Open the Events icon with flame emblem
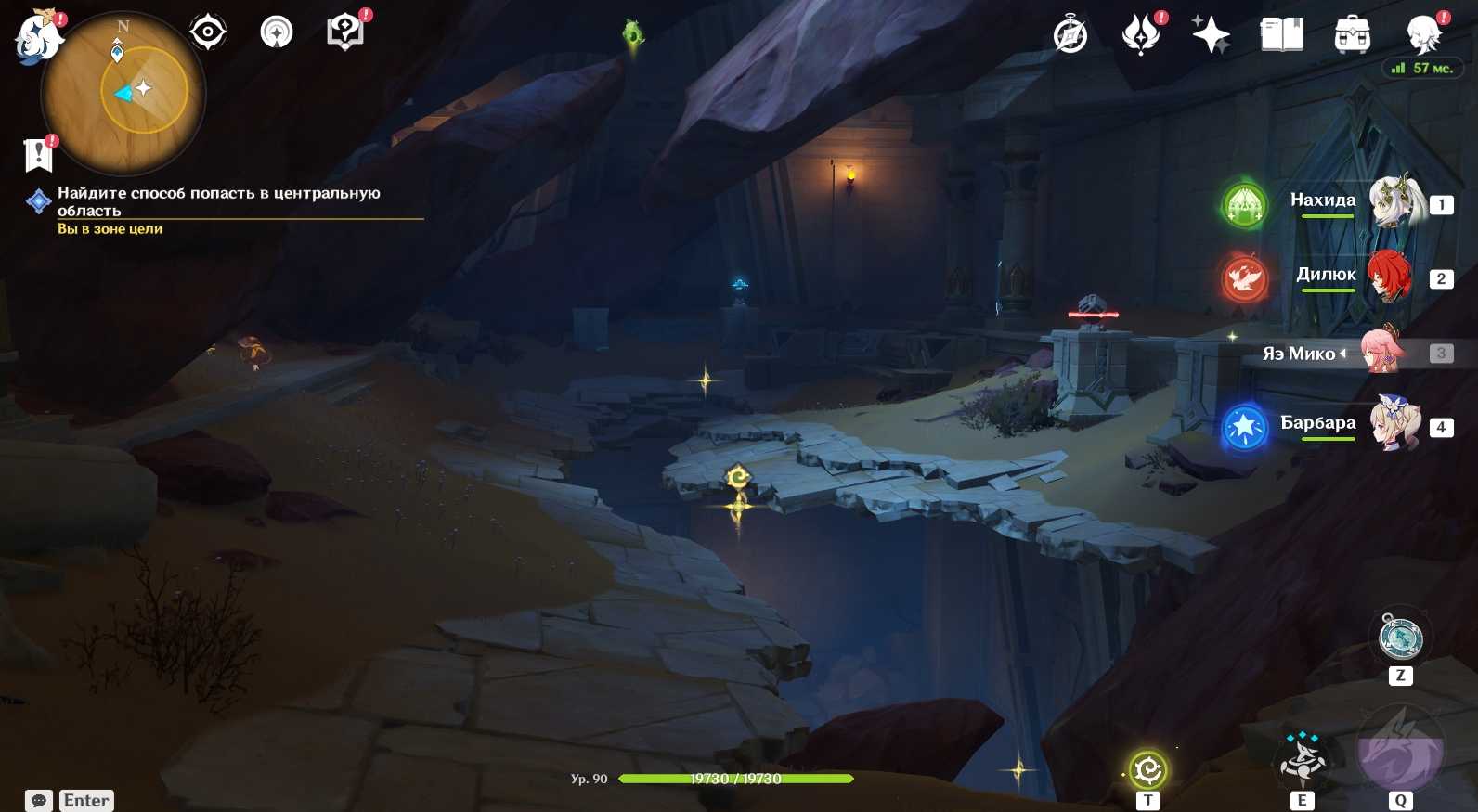This screenshot has width=1478, height=812. tap(1141, 35)
